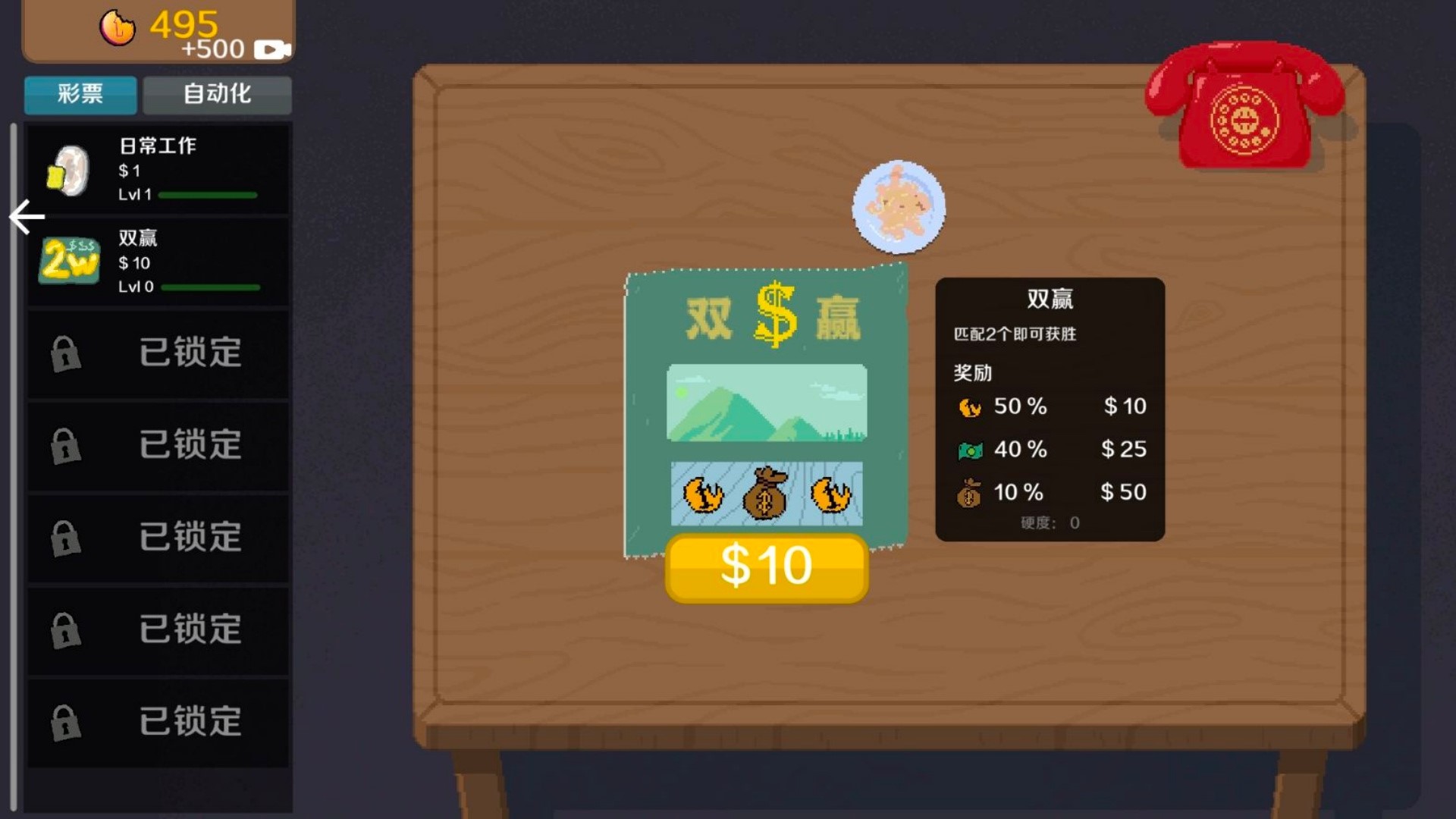Switch to the 自动化 tab

(x=218, y=95)
